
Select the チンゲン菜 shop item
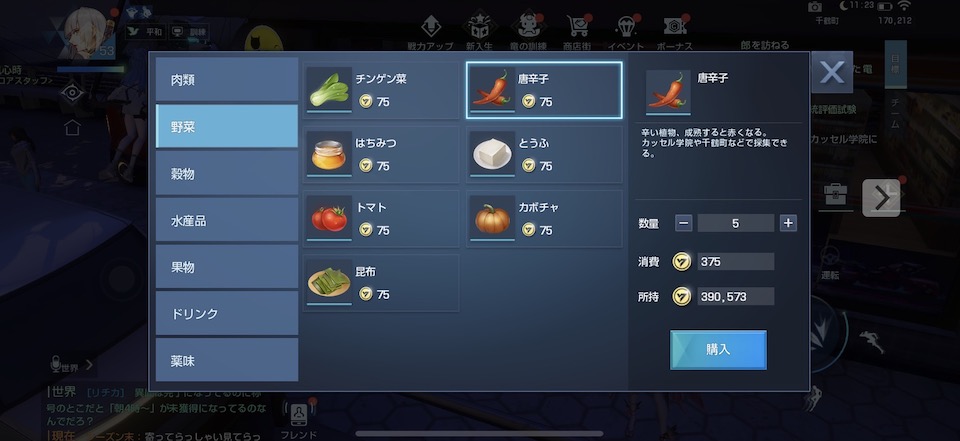382,90
